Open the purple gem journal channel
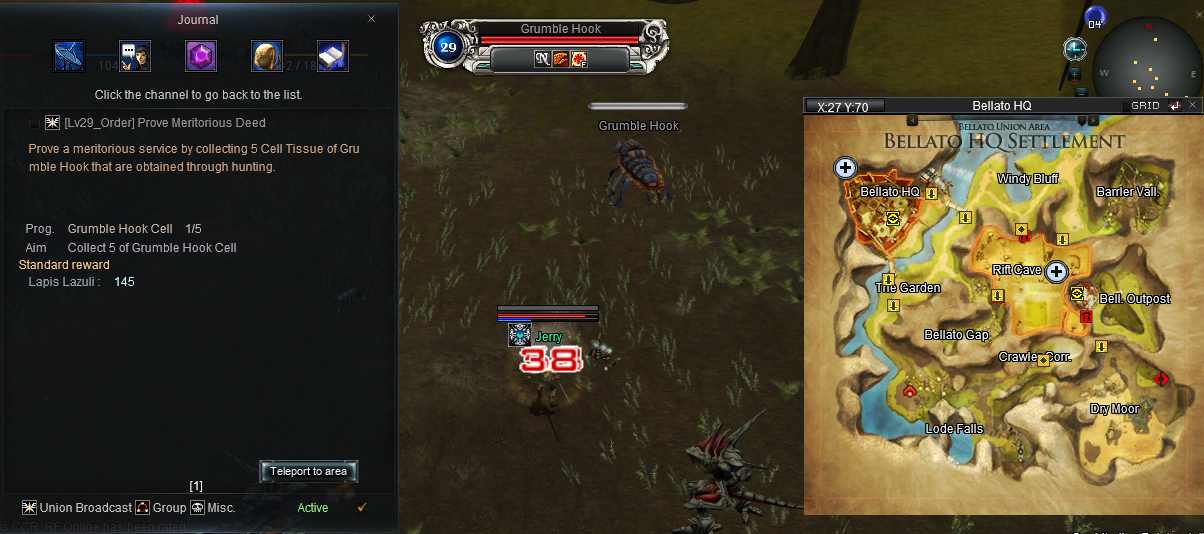 [x=201, y=55]
